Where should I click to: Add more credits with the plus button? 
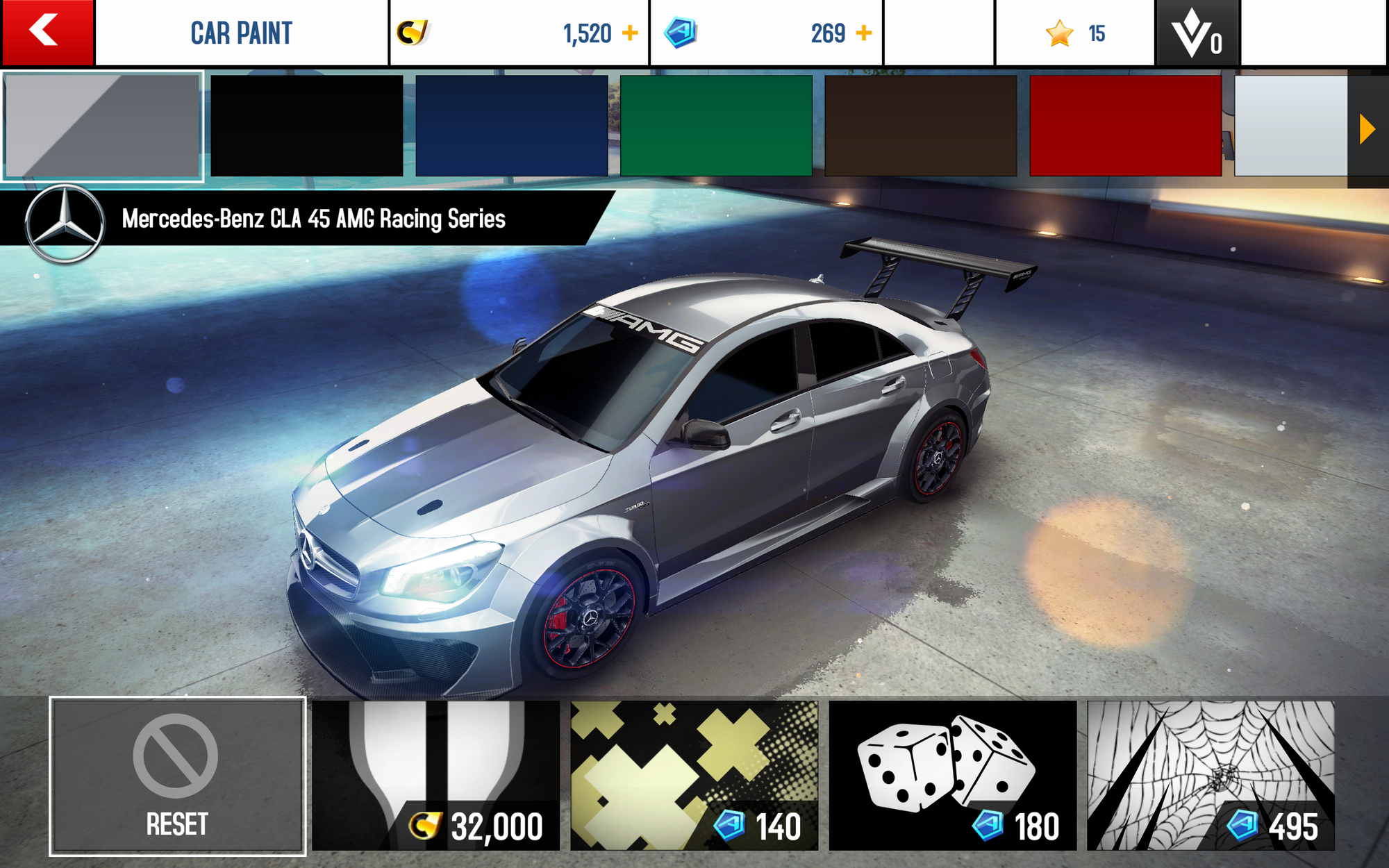pos(630,33)
